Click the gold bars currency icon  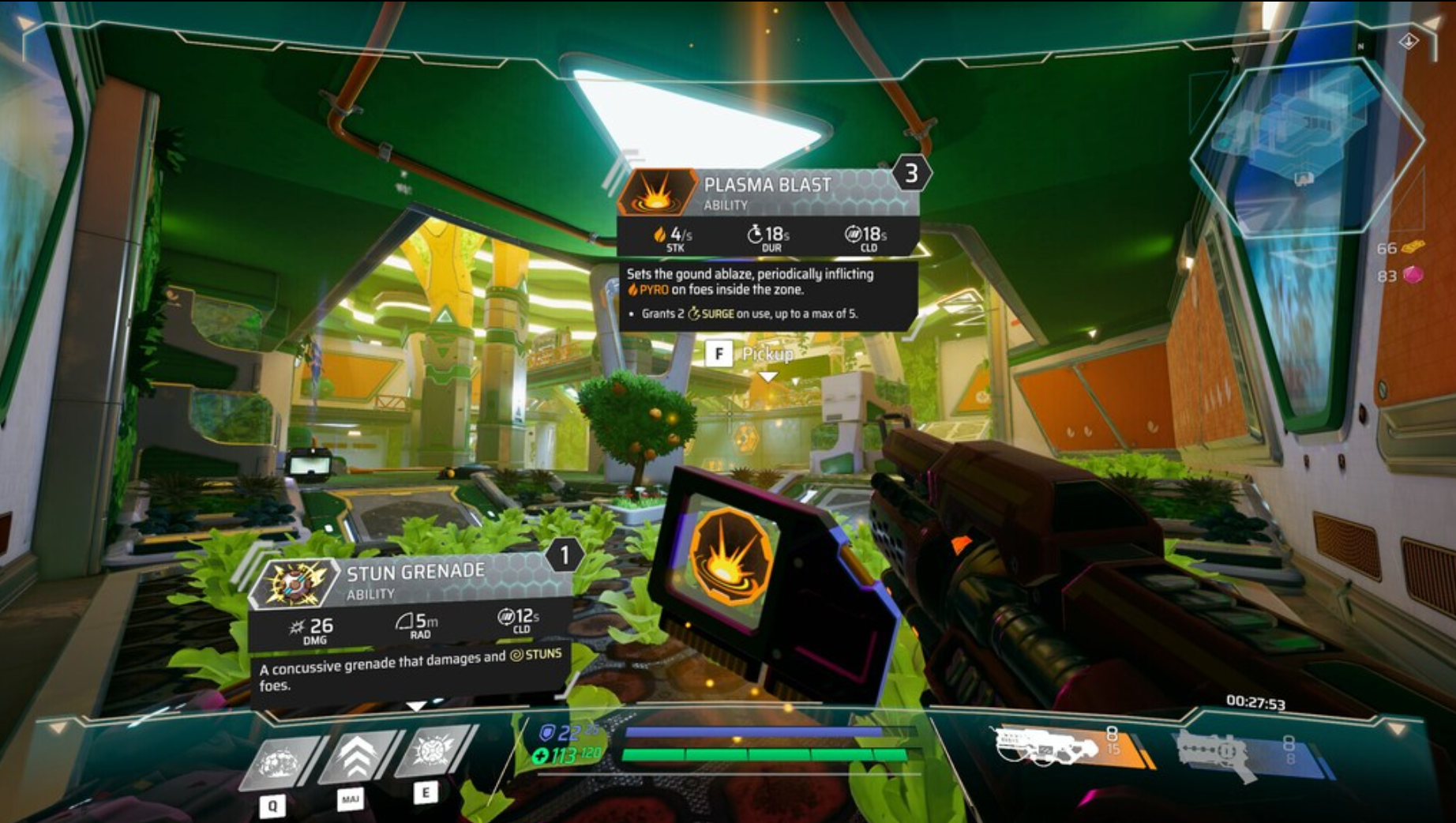point(1415,246)
